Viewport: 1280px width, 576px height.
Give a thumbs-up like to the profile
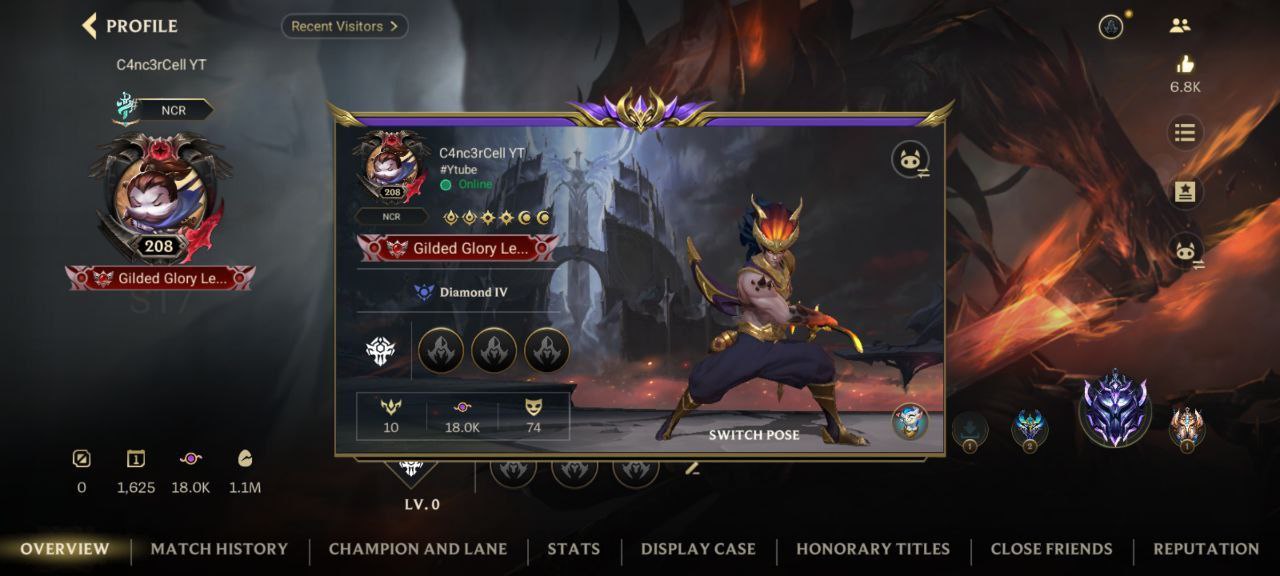tap(1186, 65)
